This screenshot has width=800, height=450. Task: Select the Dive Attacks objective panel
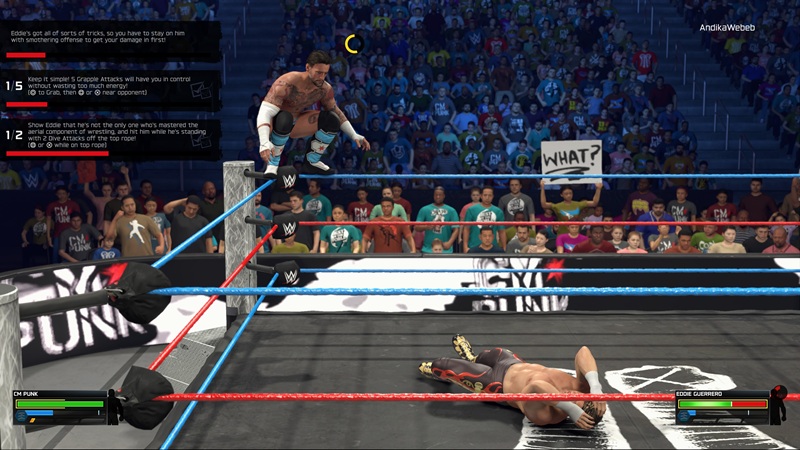coord(110,136)
